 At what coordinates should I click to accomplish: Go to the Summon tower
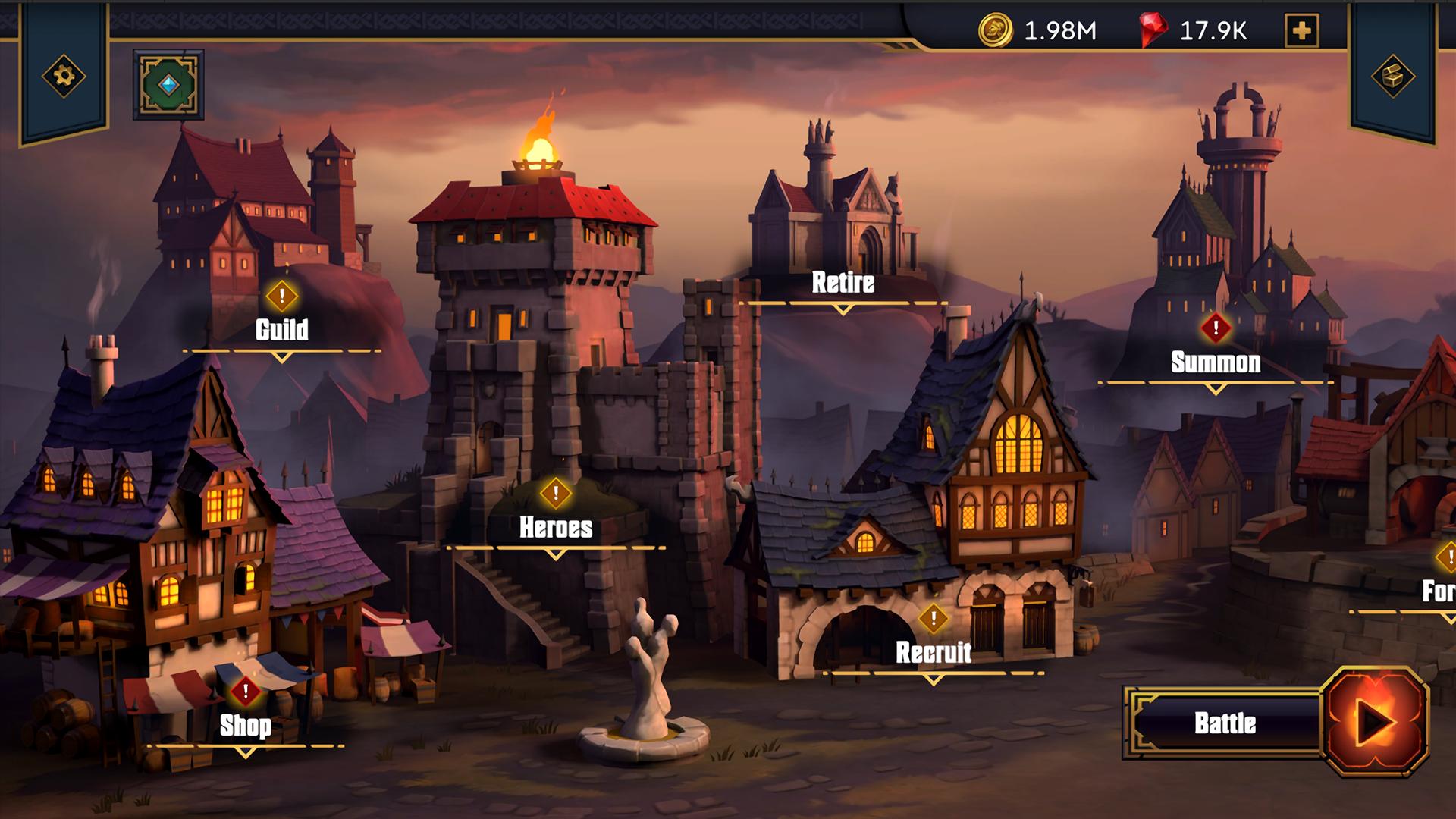[1215, 362]
